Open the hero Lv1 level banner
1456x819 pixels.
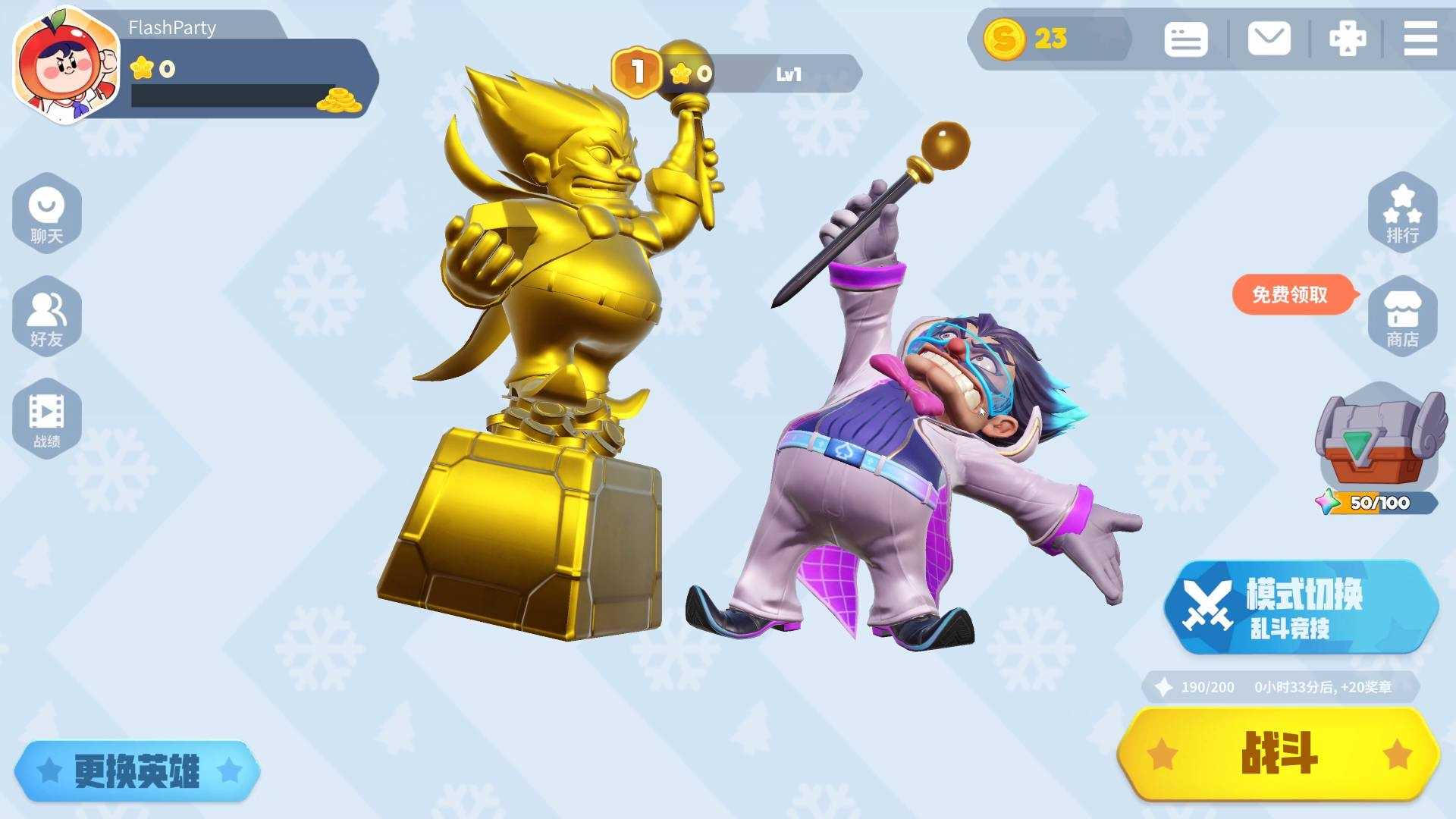coord(787,74)
